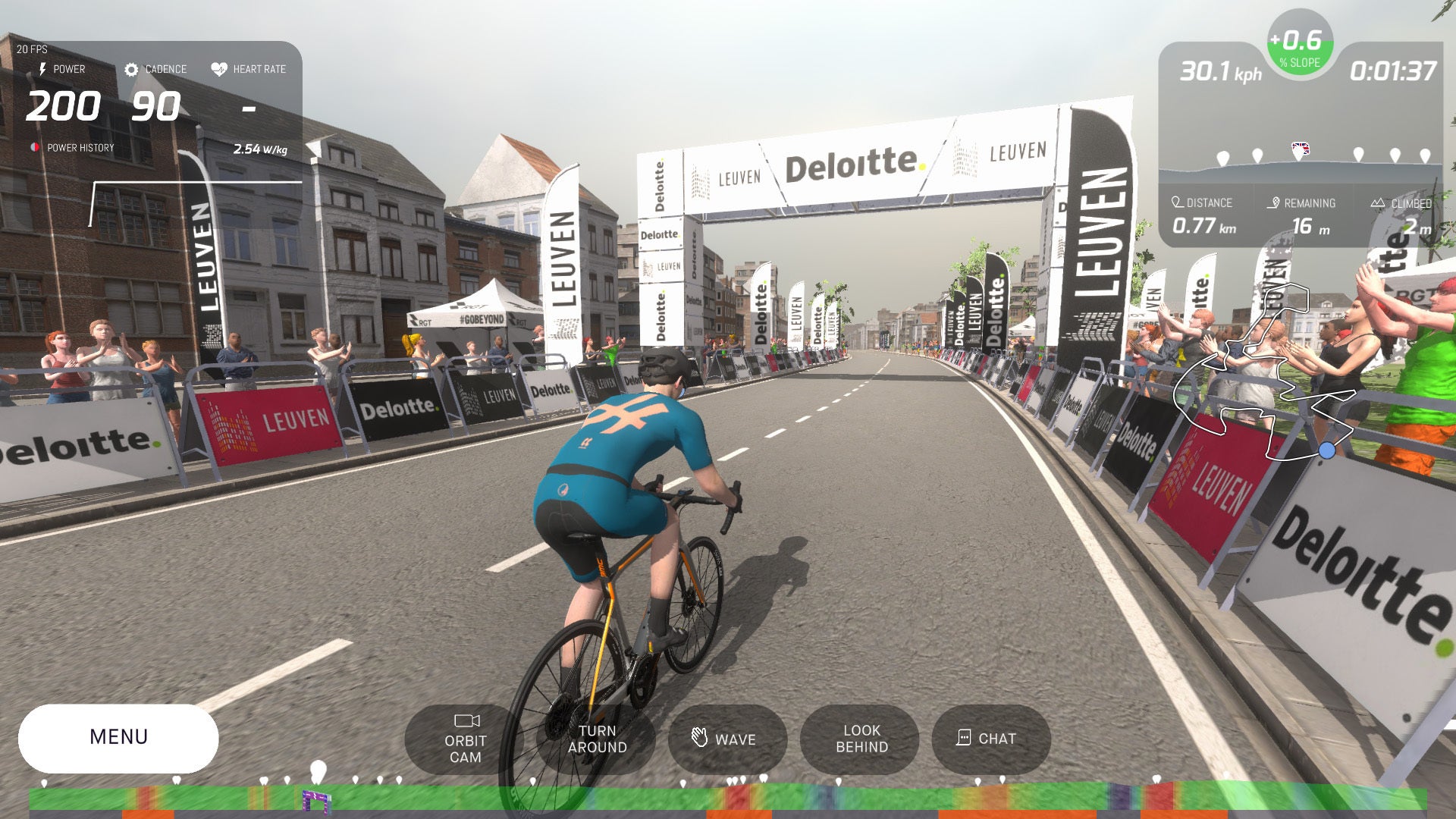
Task: Click the green +0.6 slope badge
Action: point(1299,46)
